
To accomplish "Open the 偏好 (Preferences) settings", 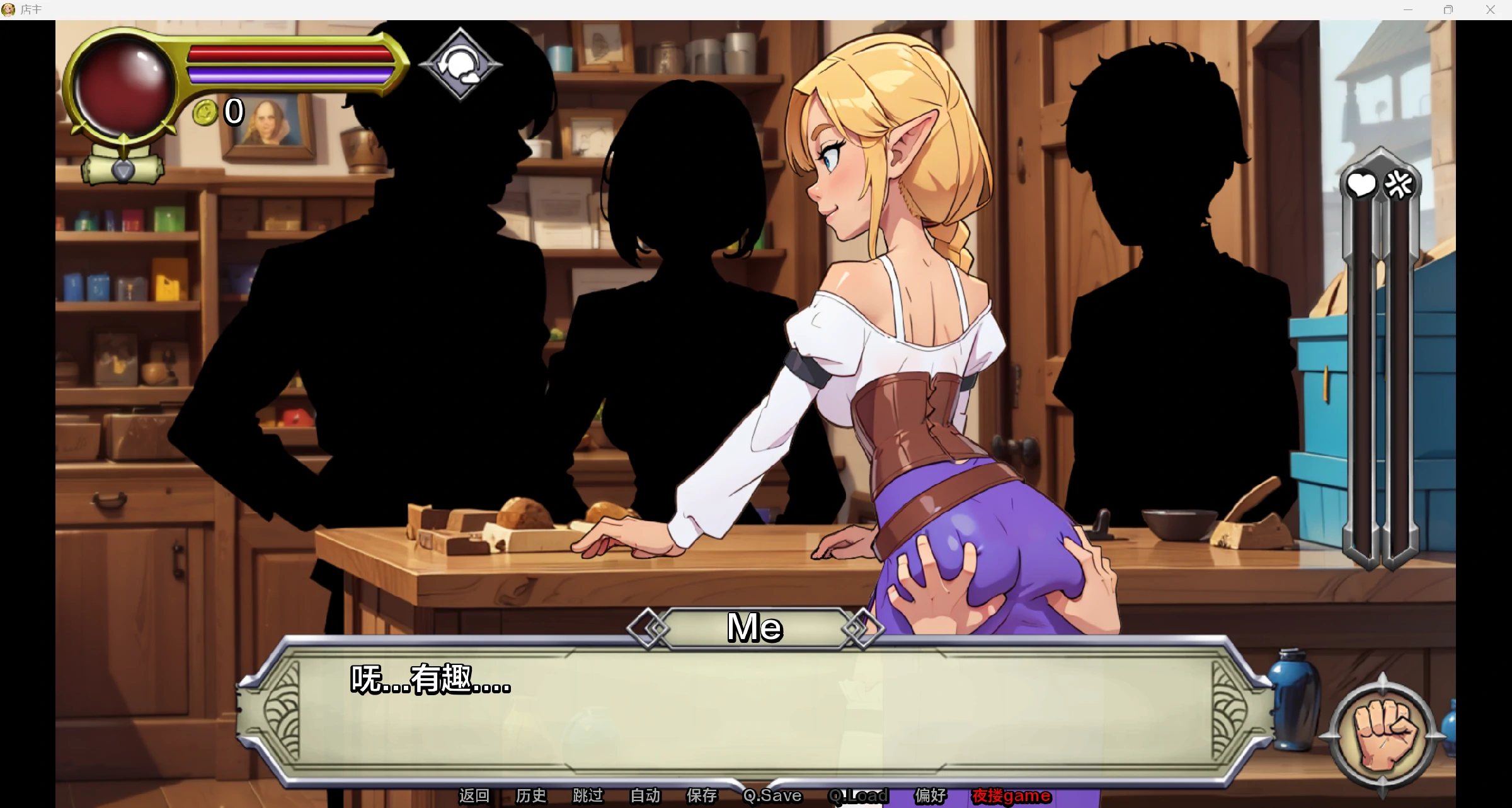I will pyautogui.click(x=931, y=796).
